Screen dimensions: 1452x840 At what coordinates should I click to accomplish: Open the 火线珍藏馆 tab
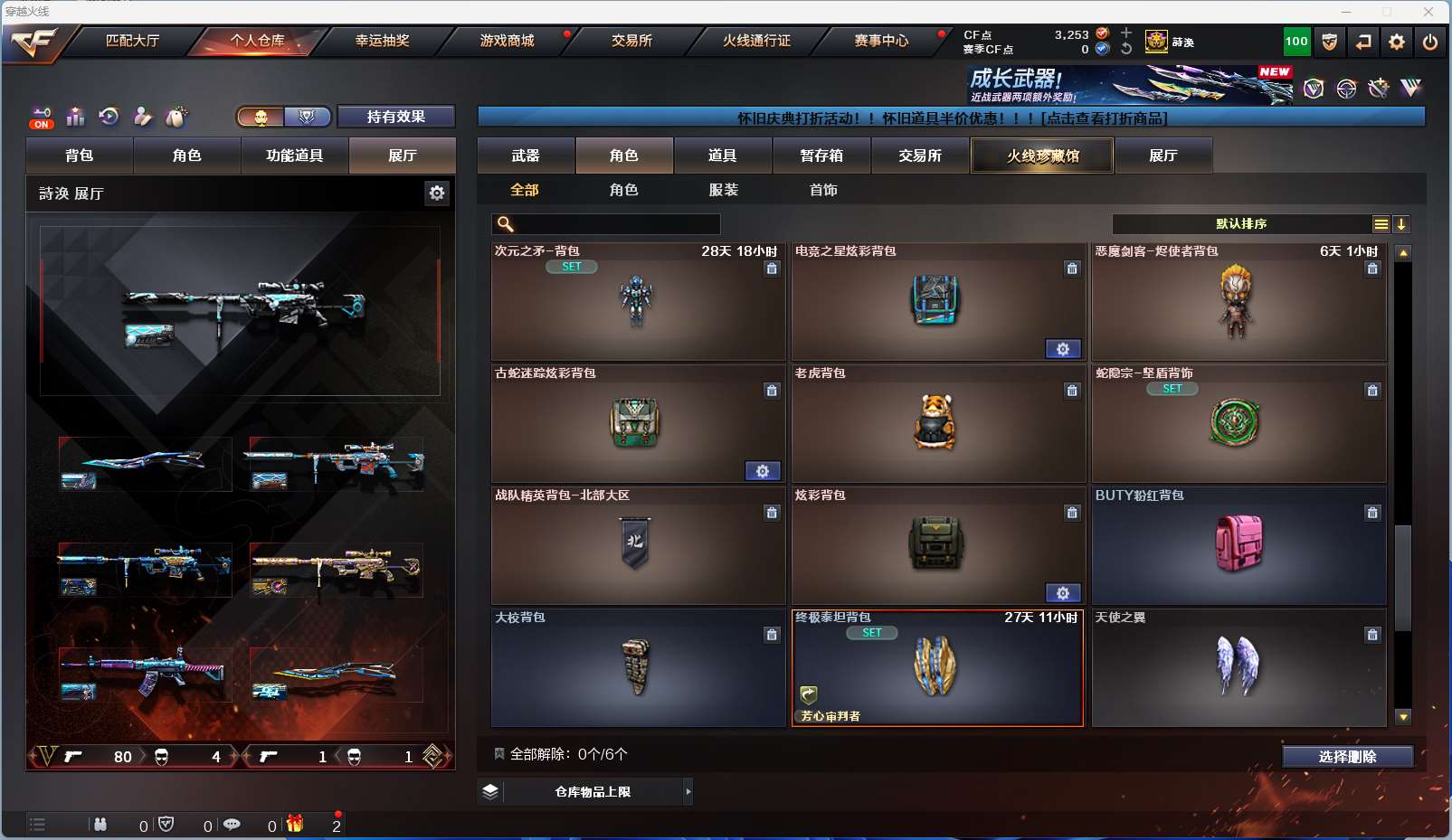click(1042, 156)
